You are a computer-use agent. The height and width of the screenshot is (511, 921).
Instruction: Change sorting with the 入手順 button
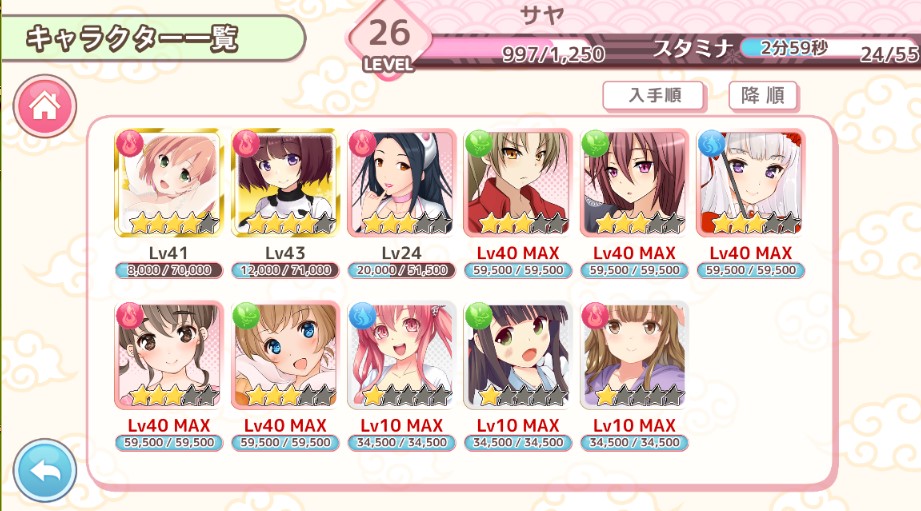click(654, 96)
